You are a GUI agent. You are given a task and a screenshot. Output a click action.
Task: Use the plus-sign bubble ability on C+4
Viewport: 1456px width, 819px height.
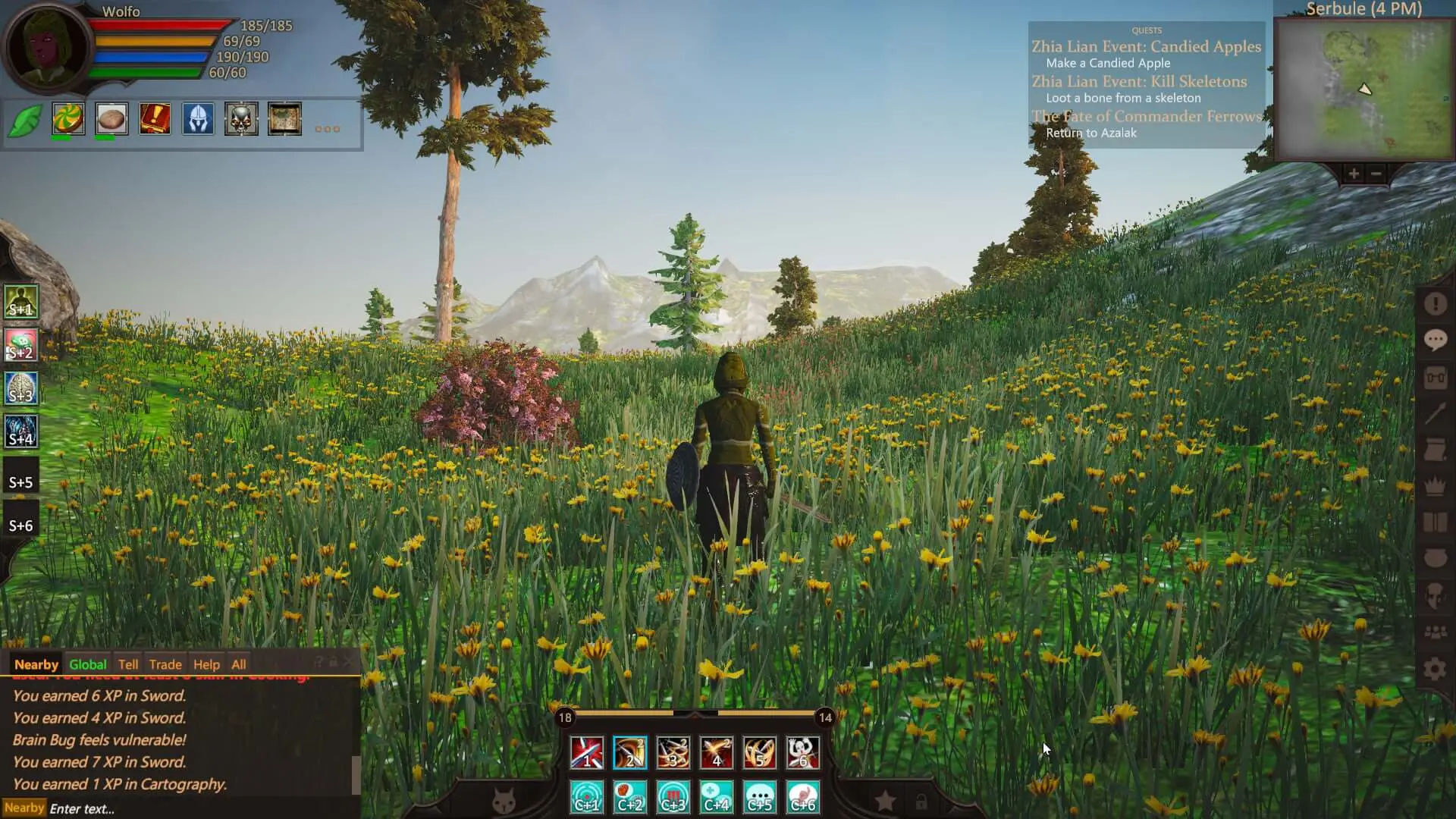[x=716, y=797]
